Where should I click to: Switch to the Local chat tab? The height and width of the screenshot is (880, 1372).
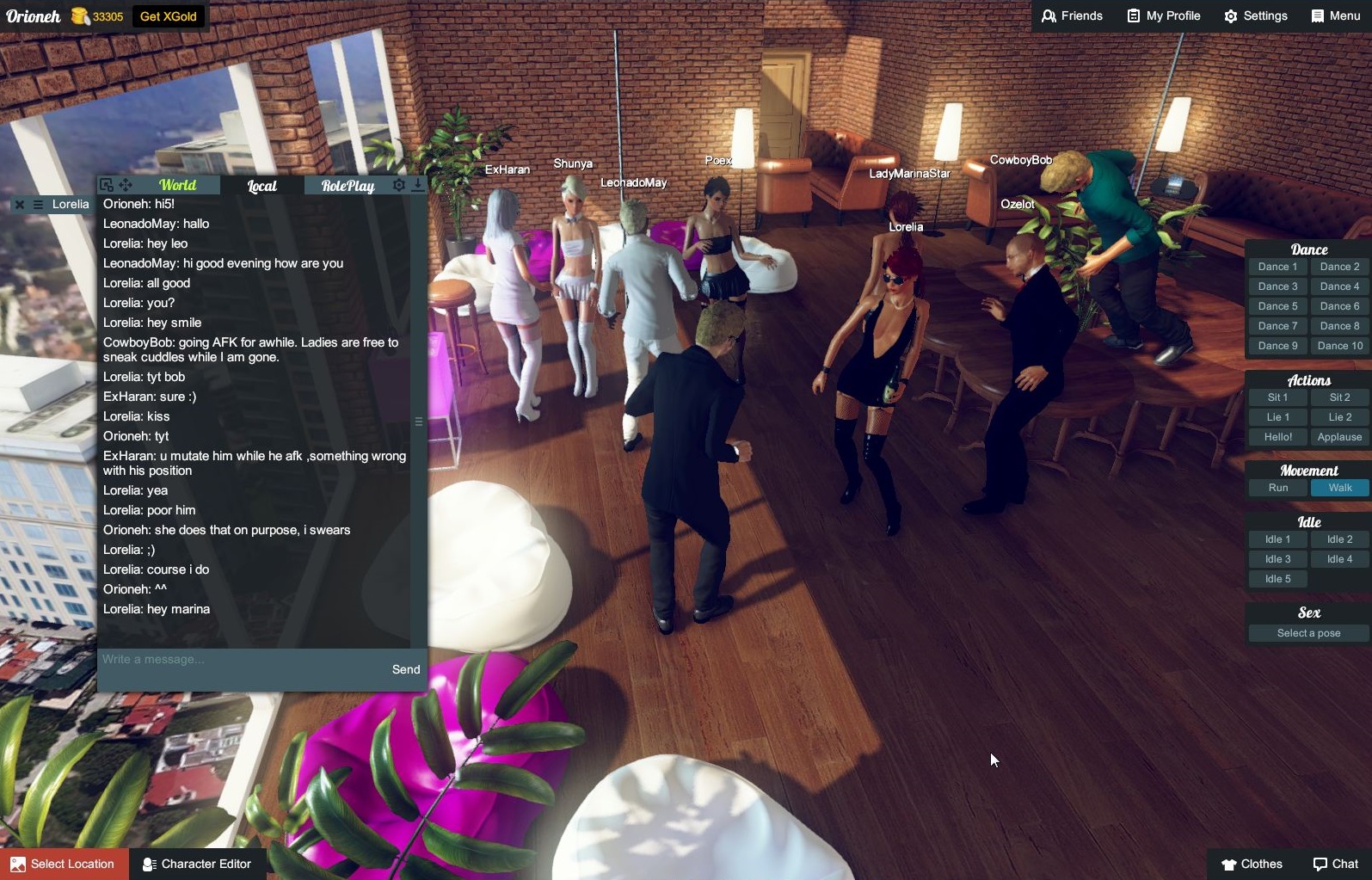pos(261,185)
